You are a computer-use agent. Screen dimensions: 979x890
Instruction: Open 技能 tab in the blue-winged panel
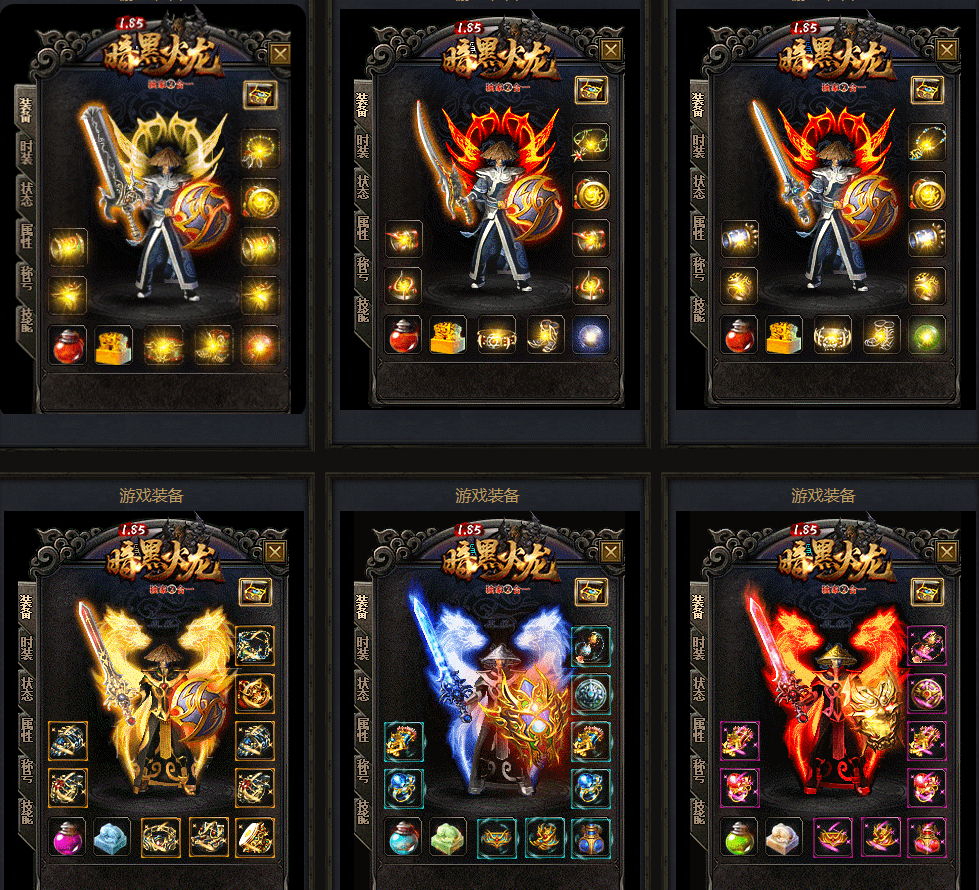coord(361,810)
